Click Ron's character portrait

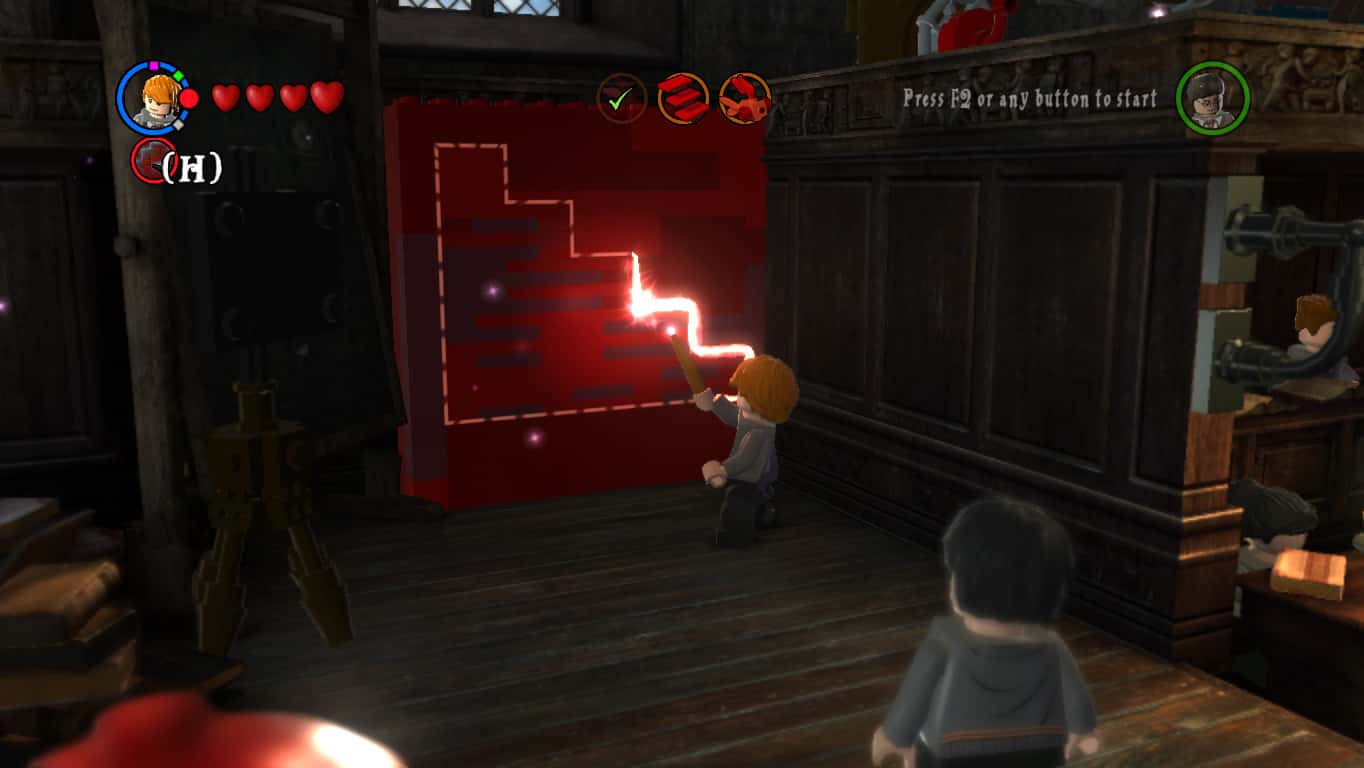[x=157, y=99]
